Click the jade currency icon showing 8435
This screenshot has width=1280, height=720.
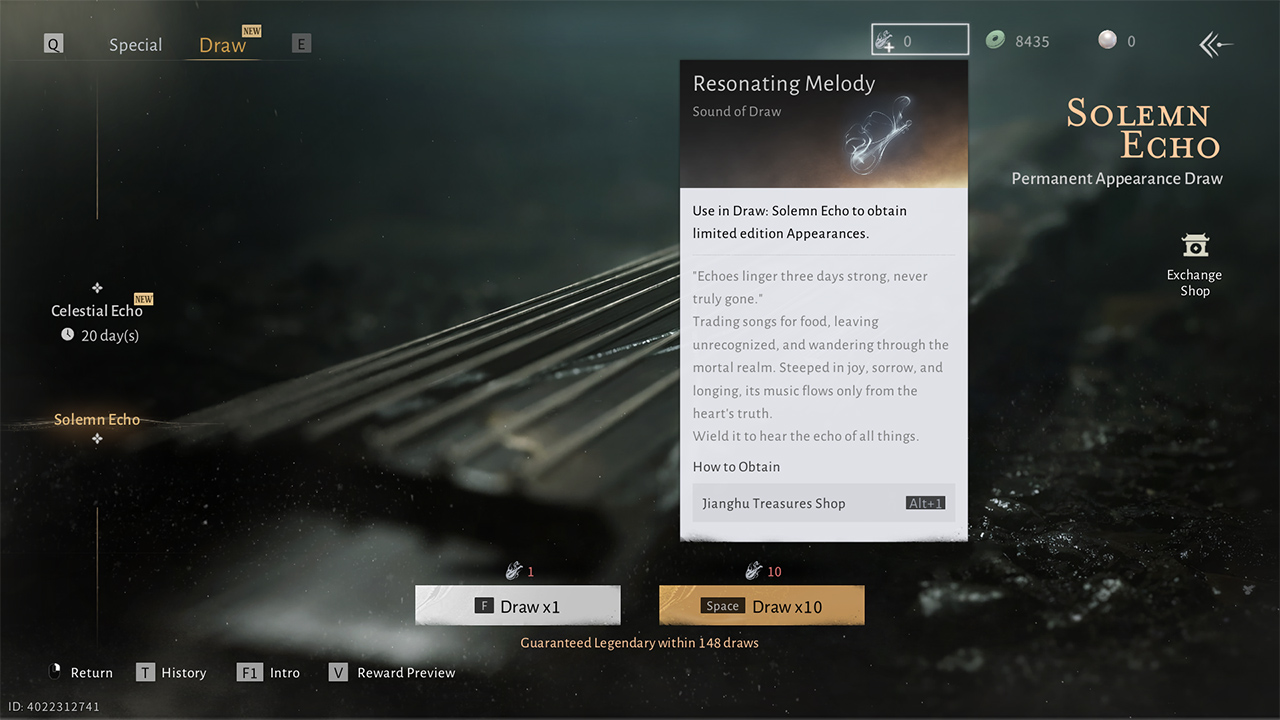[x=996, y=41]
